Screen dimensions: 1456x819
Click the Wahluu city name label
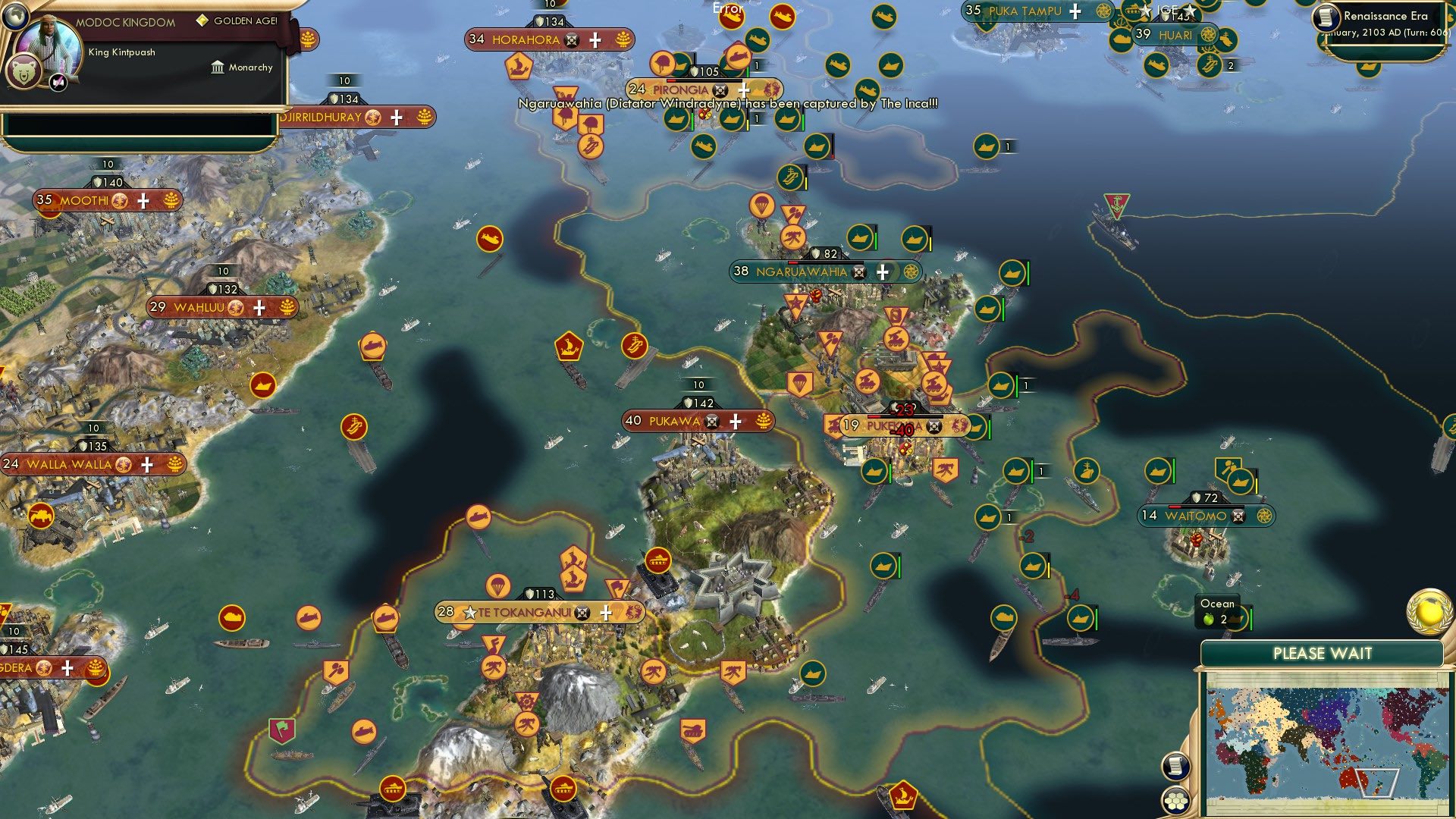pos(199,307)
